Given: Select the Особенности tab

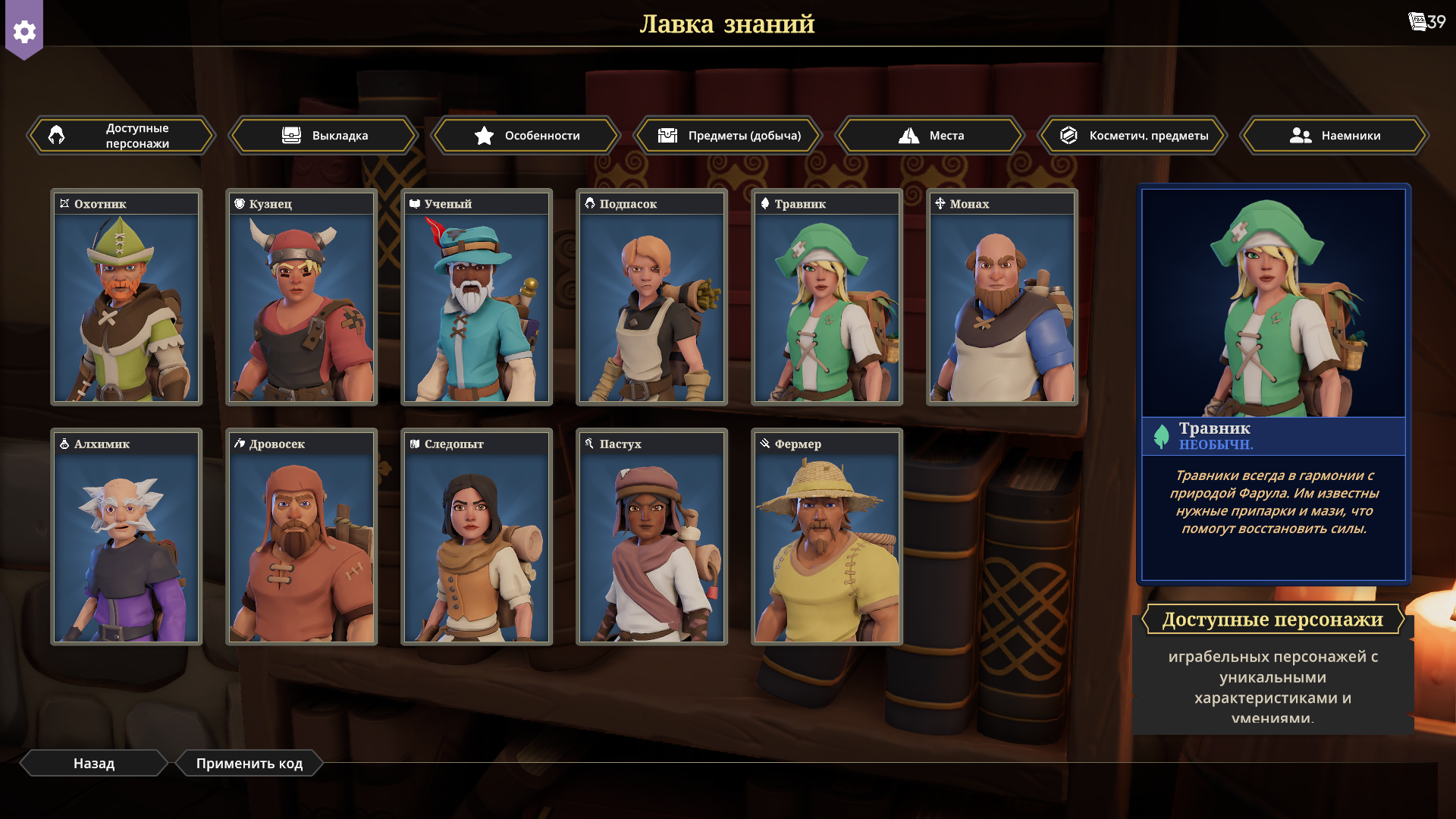Looking at the screenshot, I should point(526,136).
